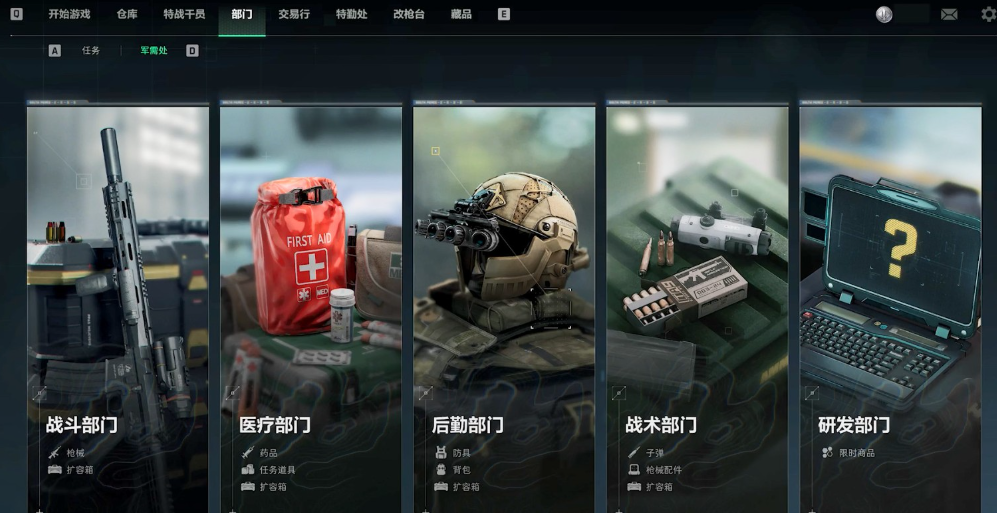Go to the 特战干员 tab
The image size is (997, 513).
click(185, 15)
